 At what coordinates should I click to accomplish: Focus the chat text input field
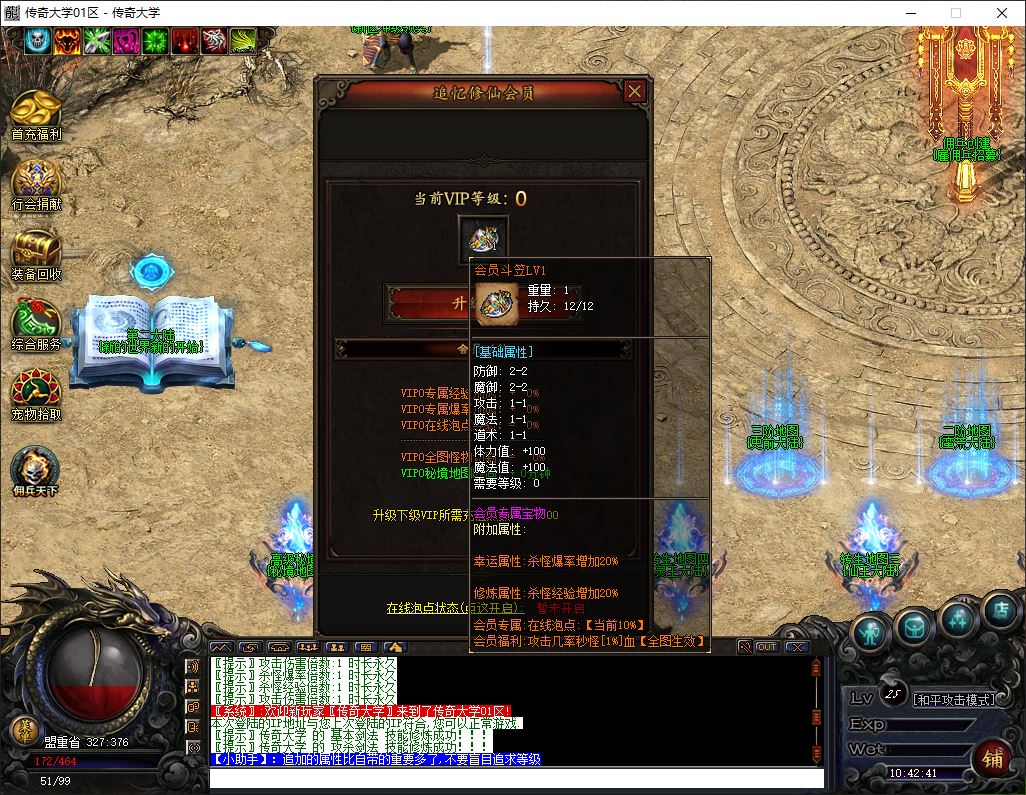coord(516,778)
